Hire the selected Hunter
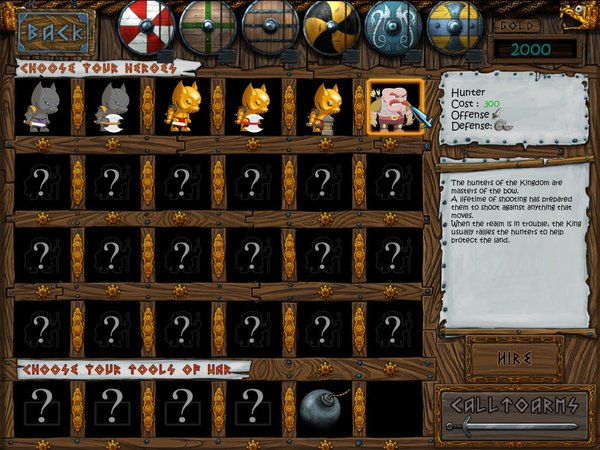The width and height of the screenshot is (600, 450). 514,357
